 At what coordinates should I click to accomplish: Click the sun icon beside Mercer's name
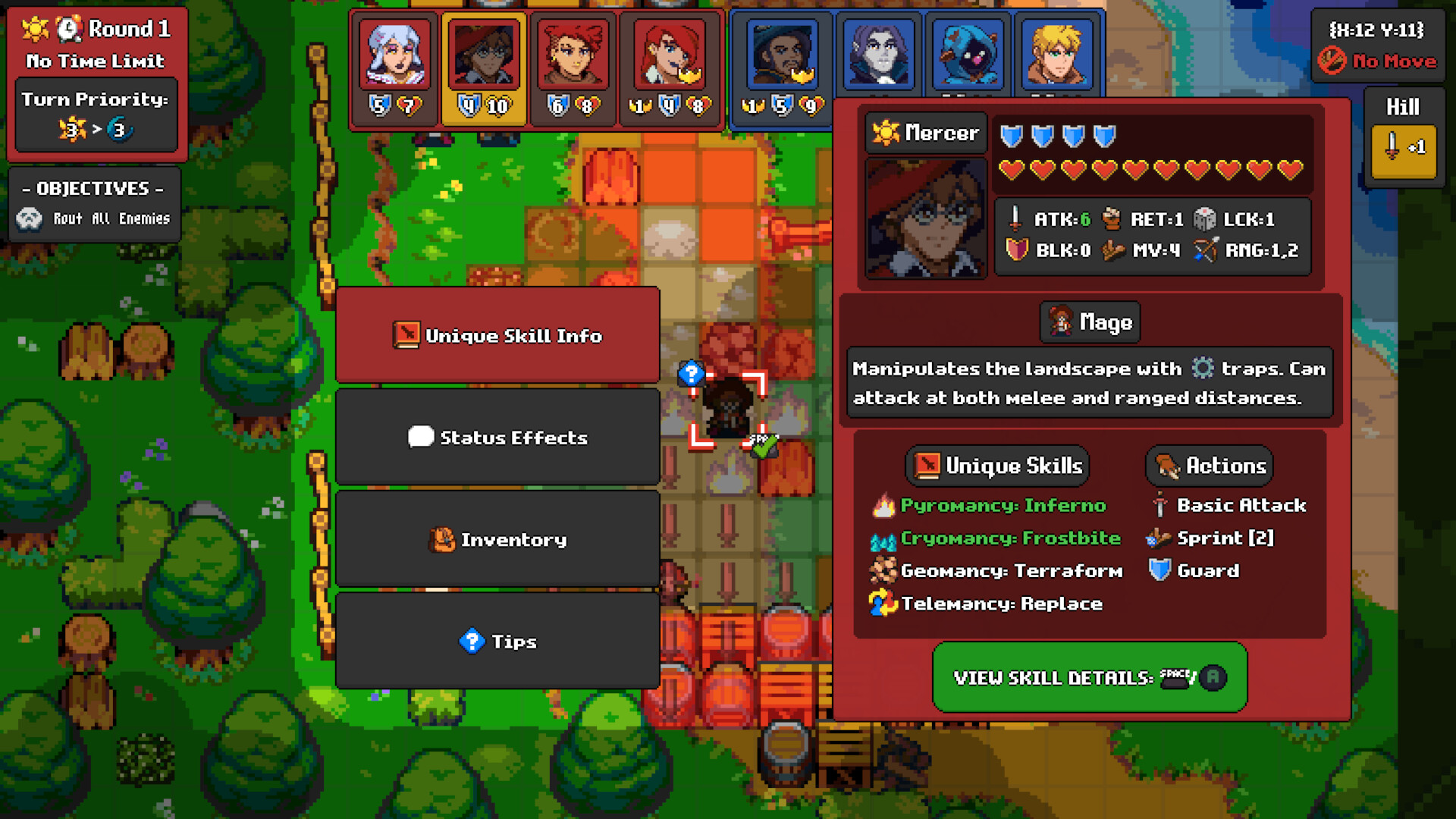coord(884,132)
